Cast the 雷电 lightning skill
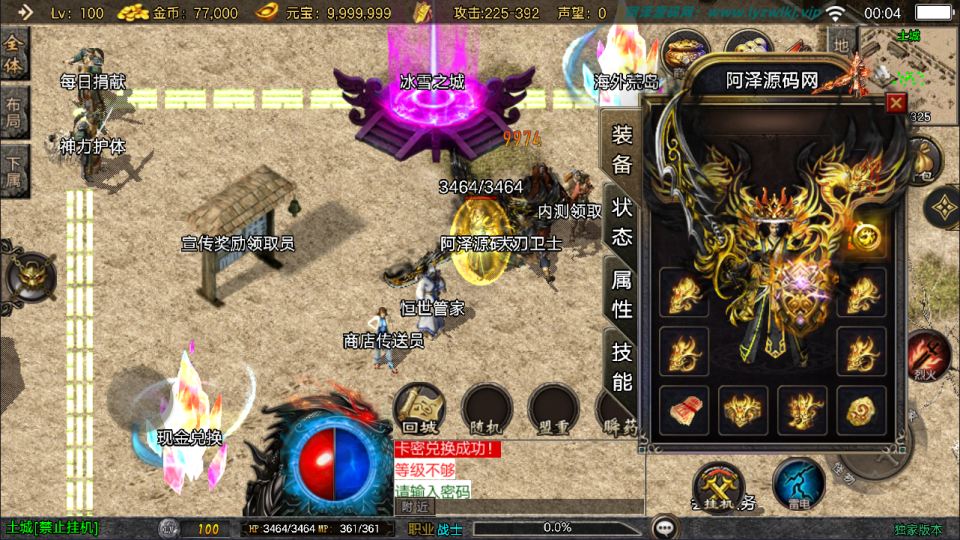 coord(798,483)
